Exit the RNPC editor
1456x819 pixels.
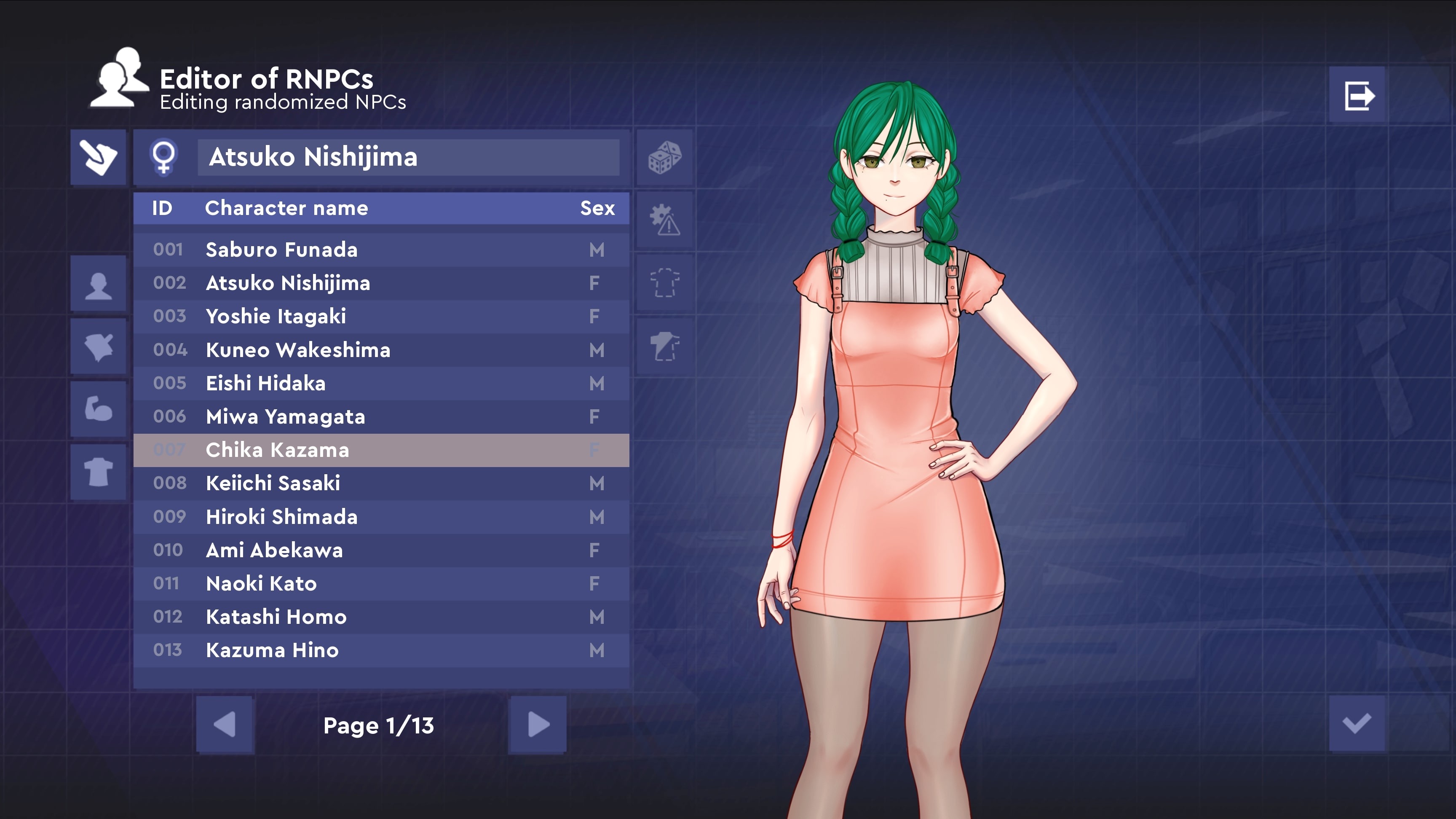pos(1358,95)
